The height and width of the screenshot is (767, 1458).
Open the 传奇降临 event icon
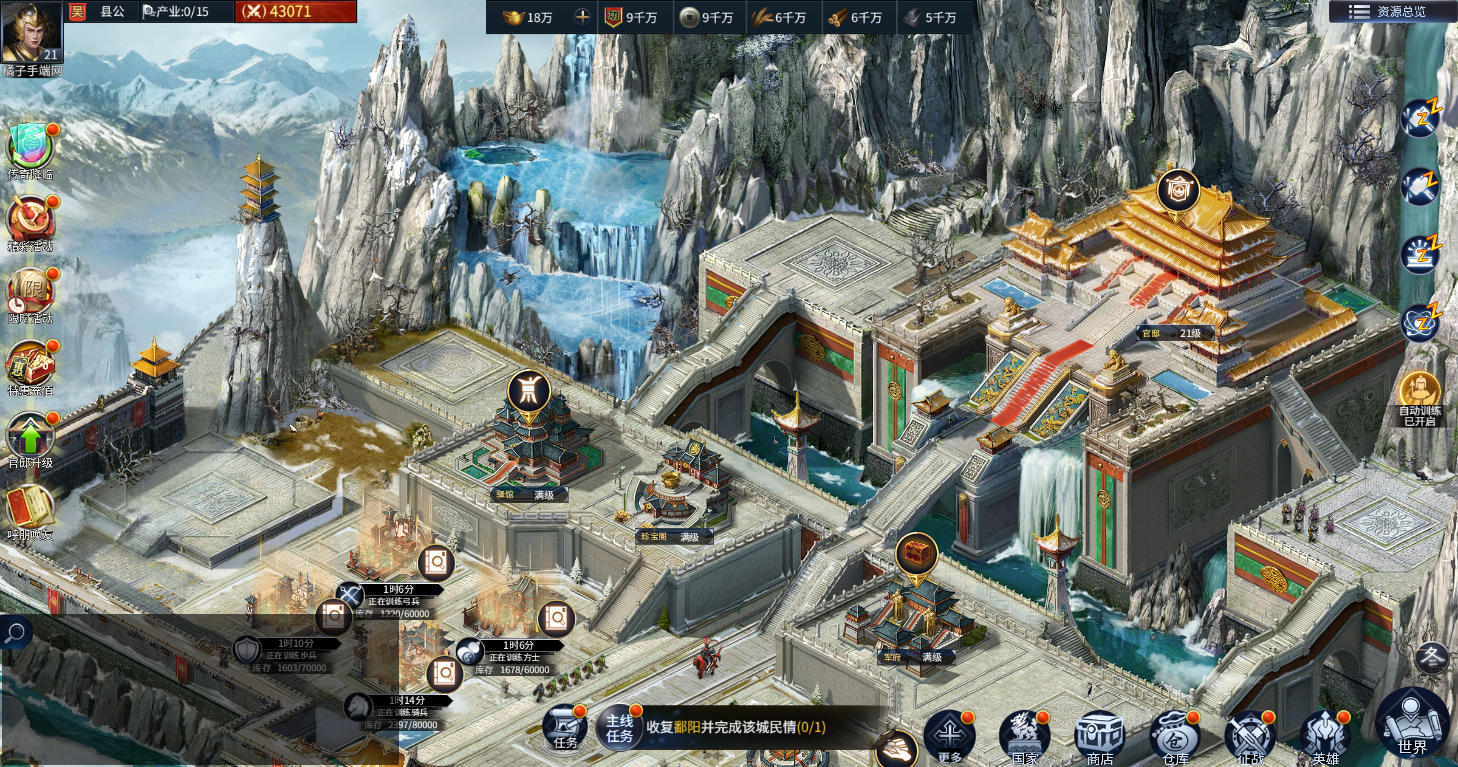(x=30, y=147)
